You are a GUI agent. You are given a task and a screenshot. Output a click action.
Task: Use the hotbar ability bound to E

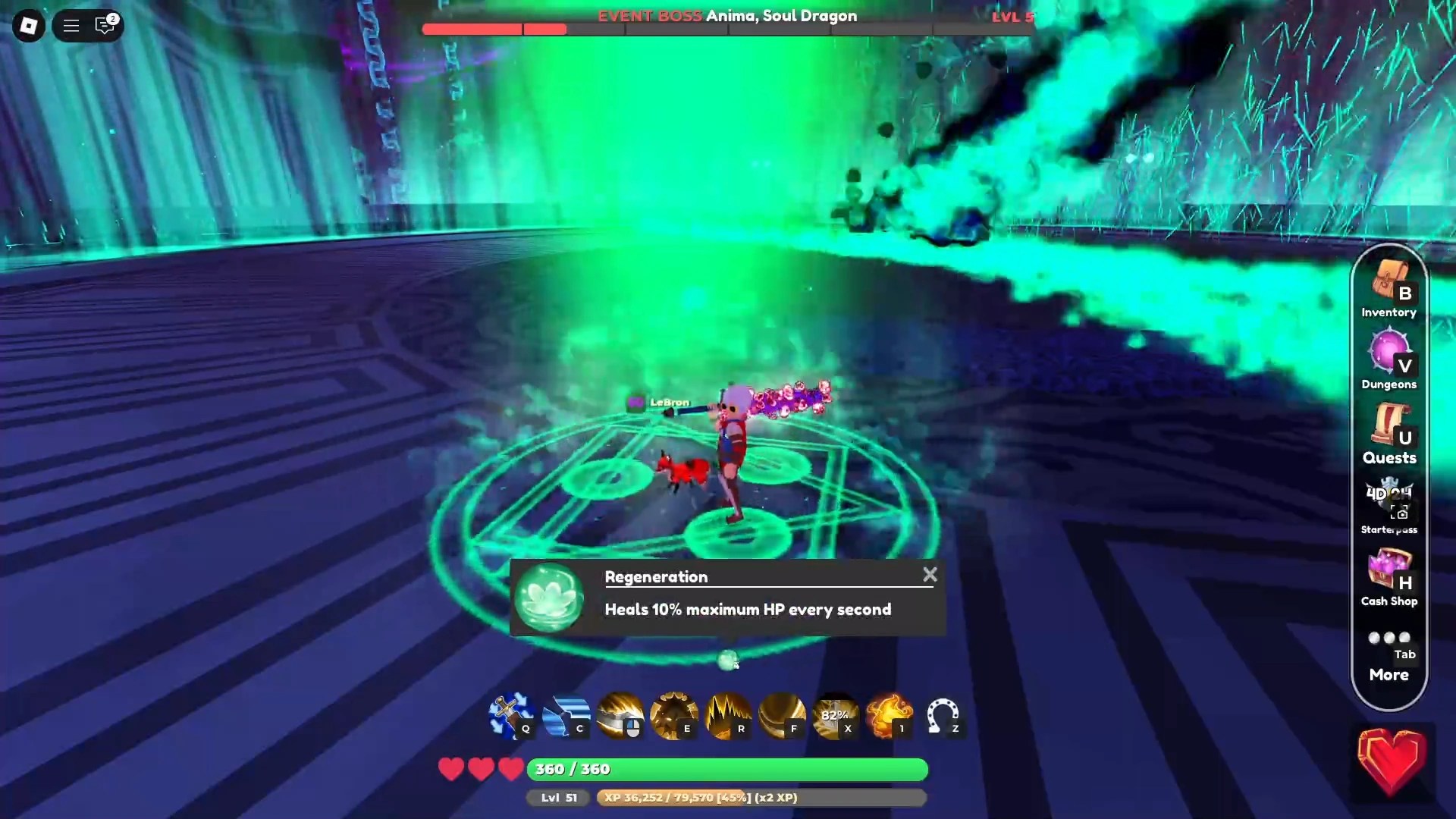pyautogui.click(x=674, y=717)
